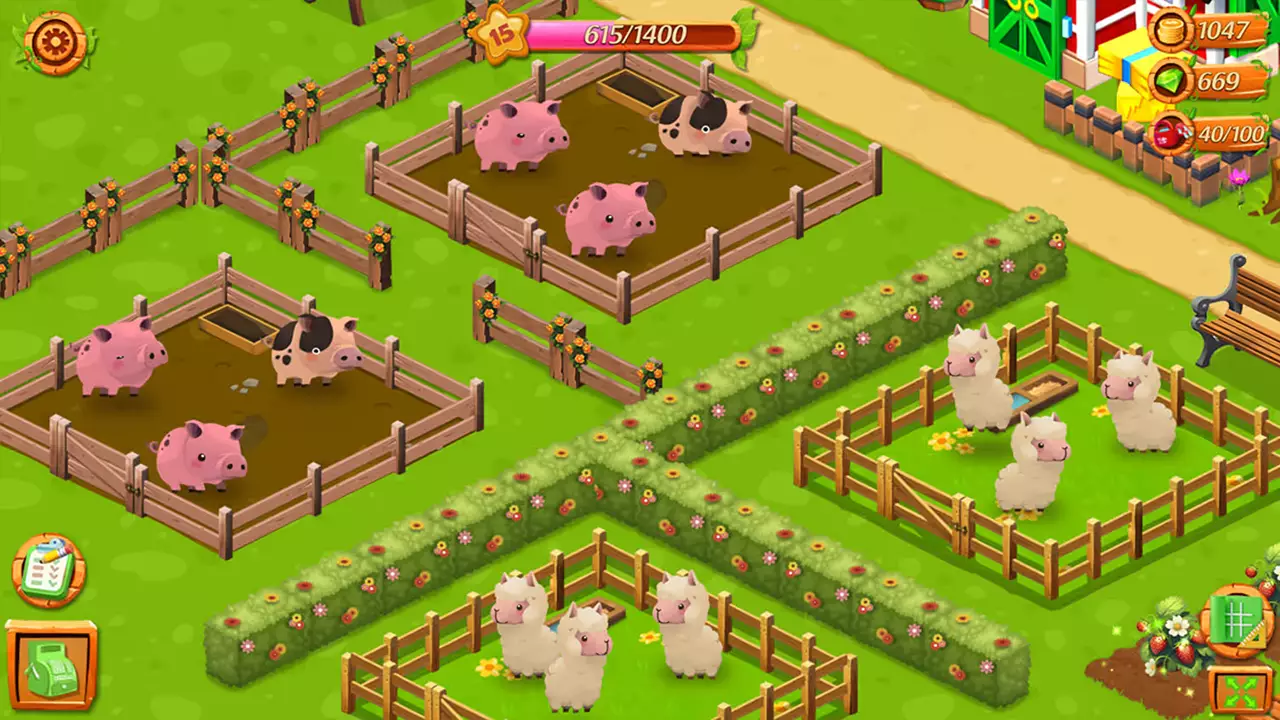The height and width of the screenshot is (720, 1280).
Task: Open build mode with the blueprint grid icon
Action: click(x=1237, y=620)
